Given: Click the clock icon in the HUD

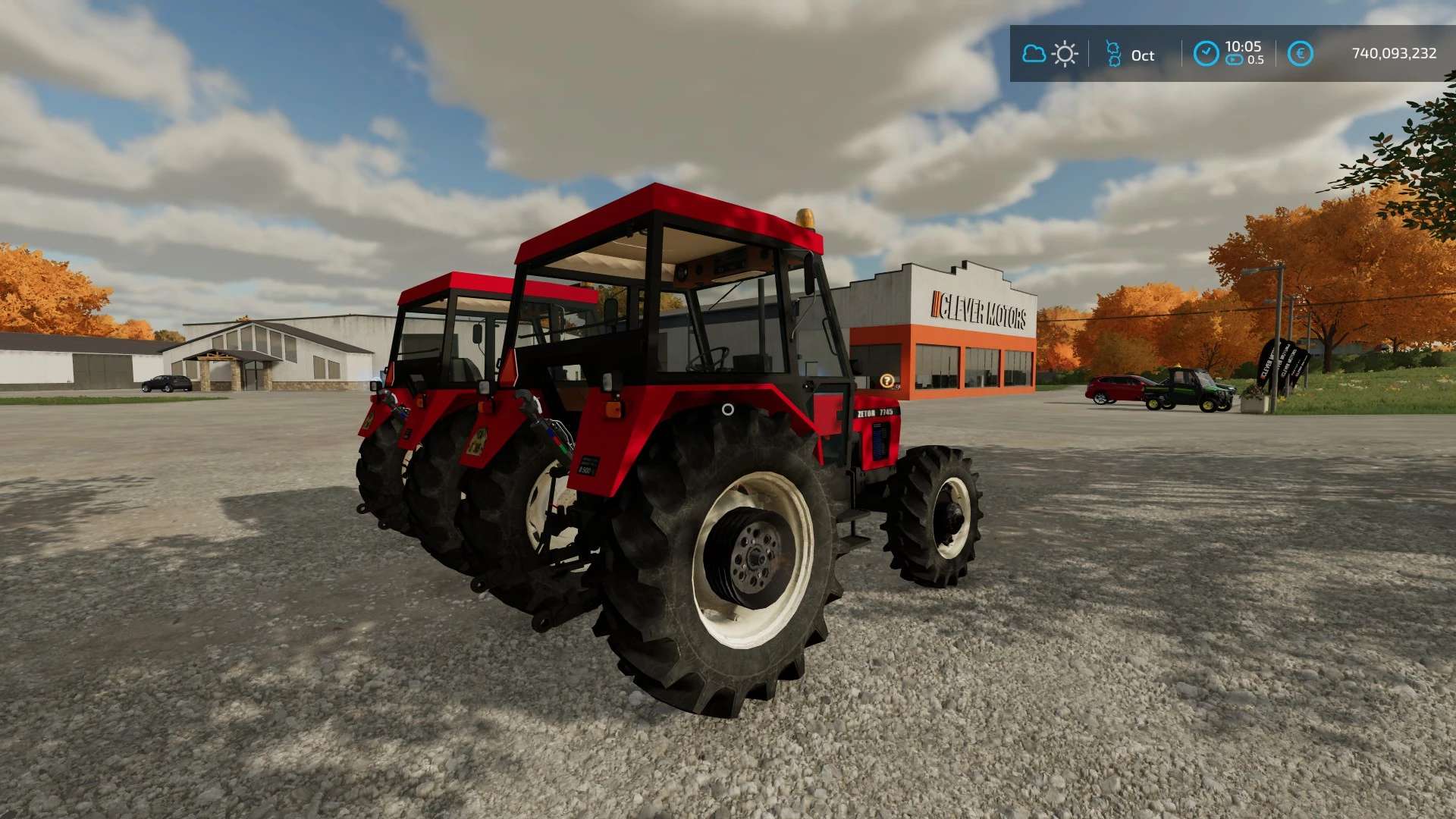Looking at the screenshot, I should coord(1206,54).
